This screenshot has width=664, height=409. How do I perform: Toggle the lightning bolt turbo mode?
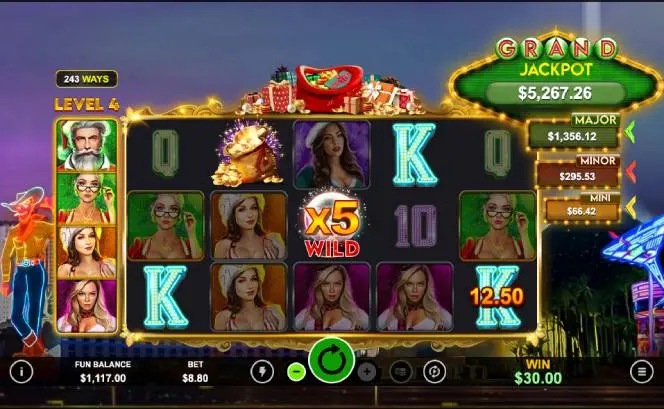[x=262, y=372]
